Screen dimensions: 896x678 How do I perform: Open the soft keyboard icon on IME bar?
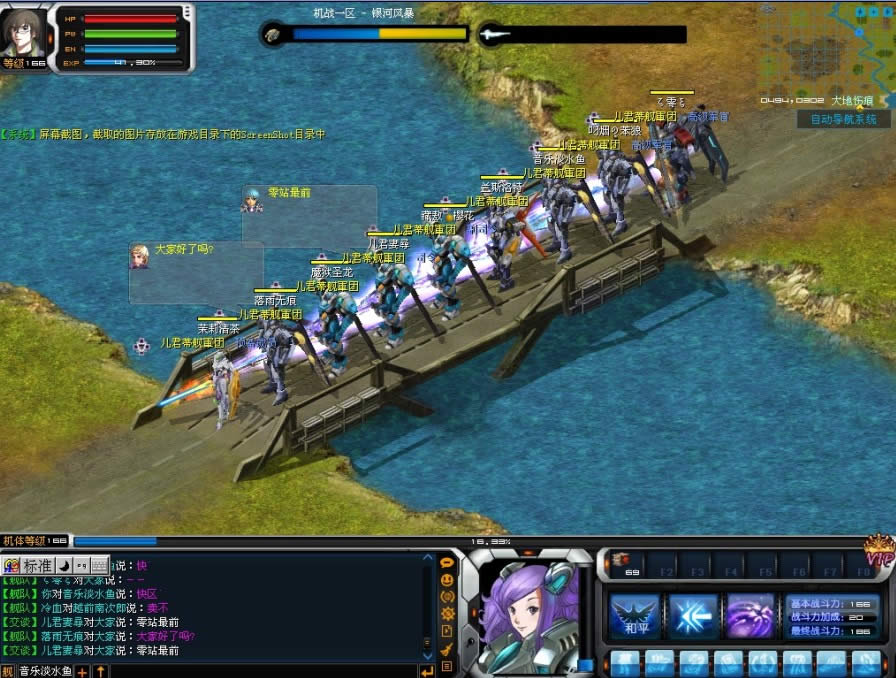tap(100, 565)
